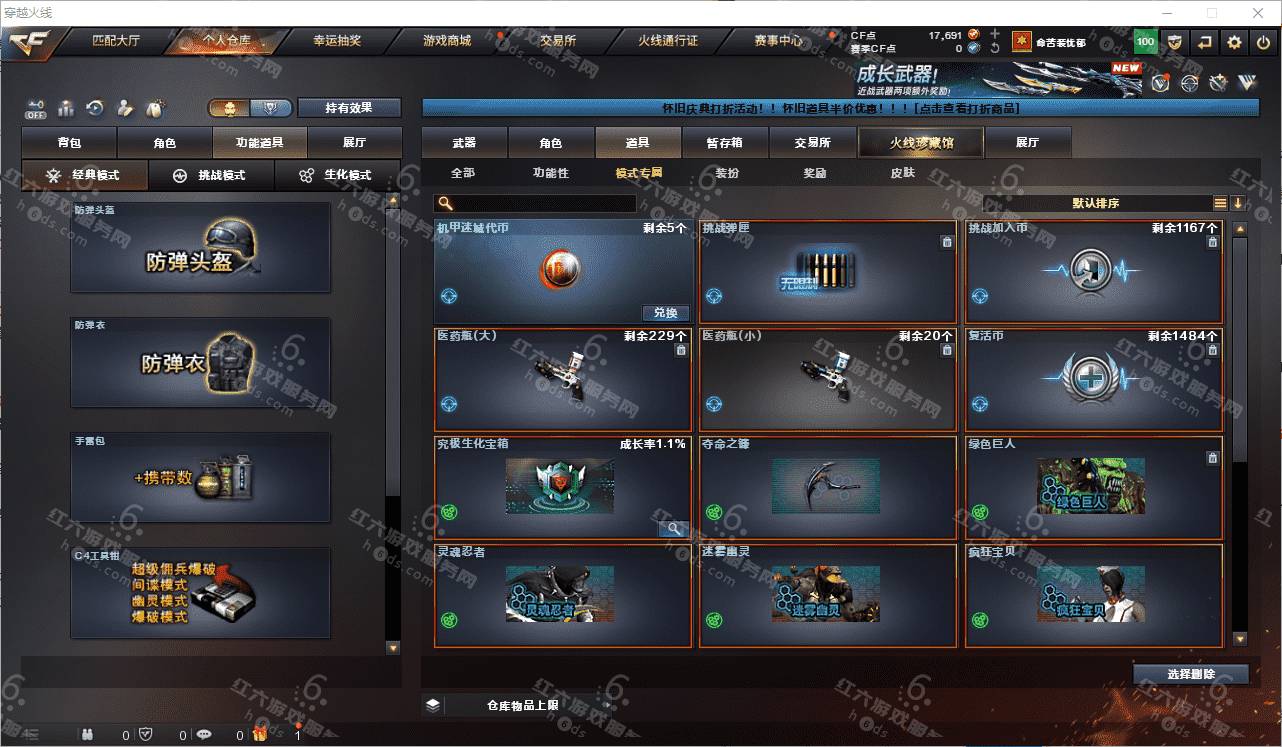Click the 兑换 exchange button on 机甲迷城代币
Image resolution: width=1282 pixels, height=747 pixels.
665,313
